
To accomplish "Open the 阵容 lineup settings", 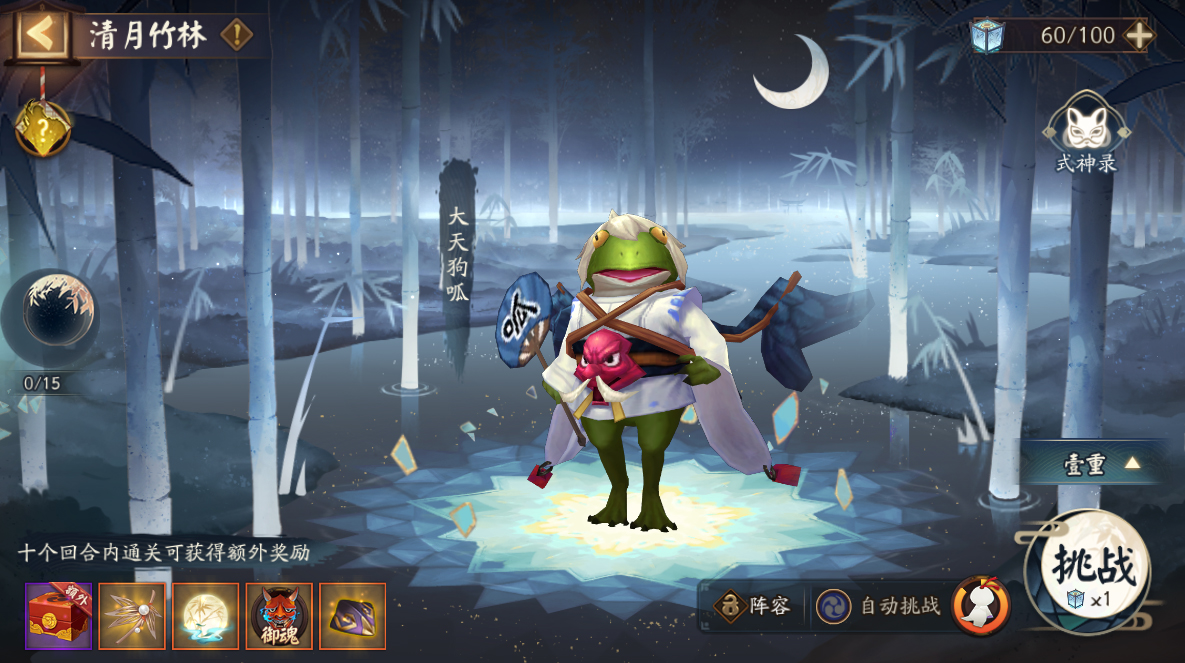I will pyautogui.click(x=753, y=605).
